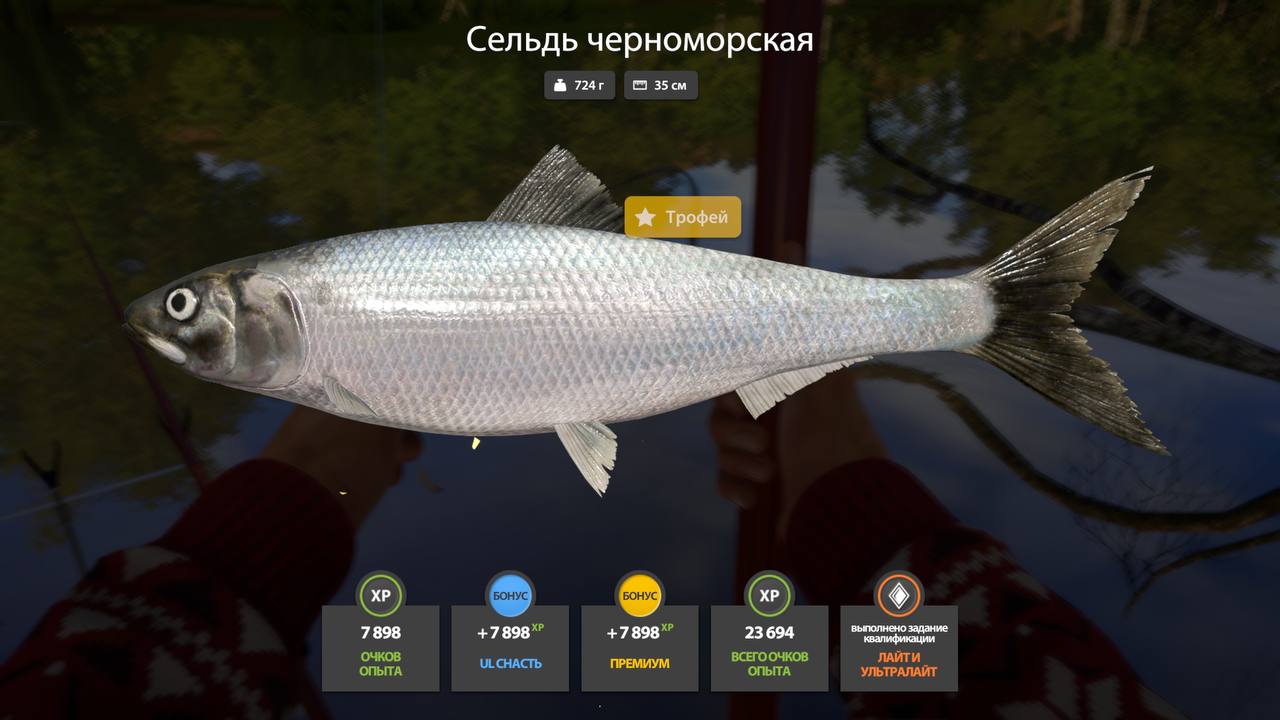
Task: Click the UL СНАСТЬ bonus panel
Action: (510, 650)
